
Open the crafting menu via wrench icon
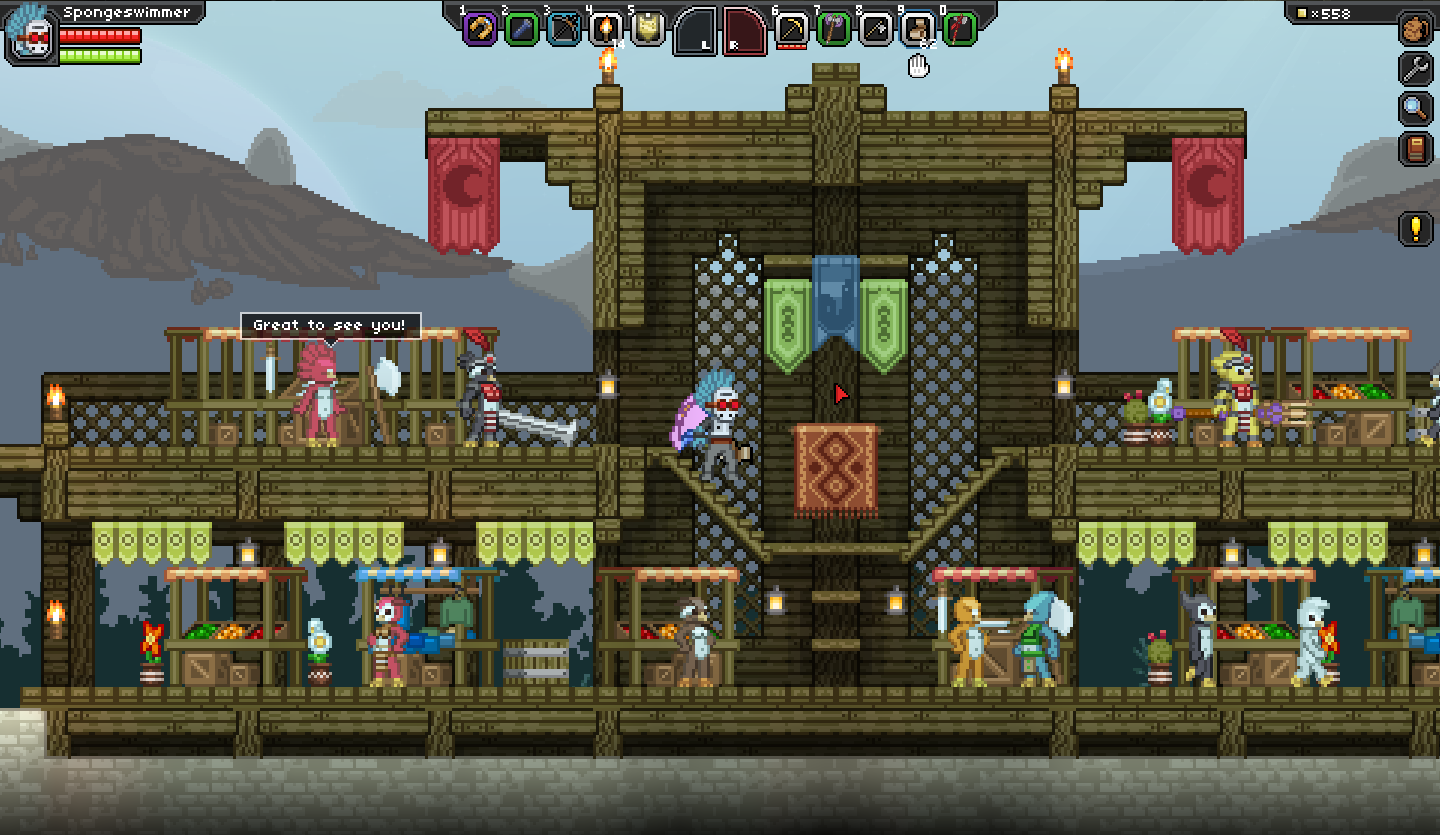tap(1416, 70)
